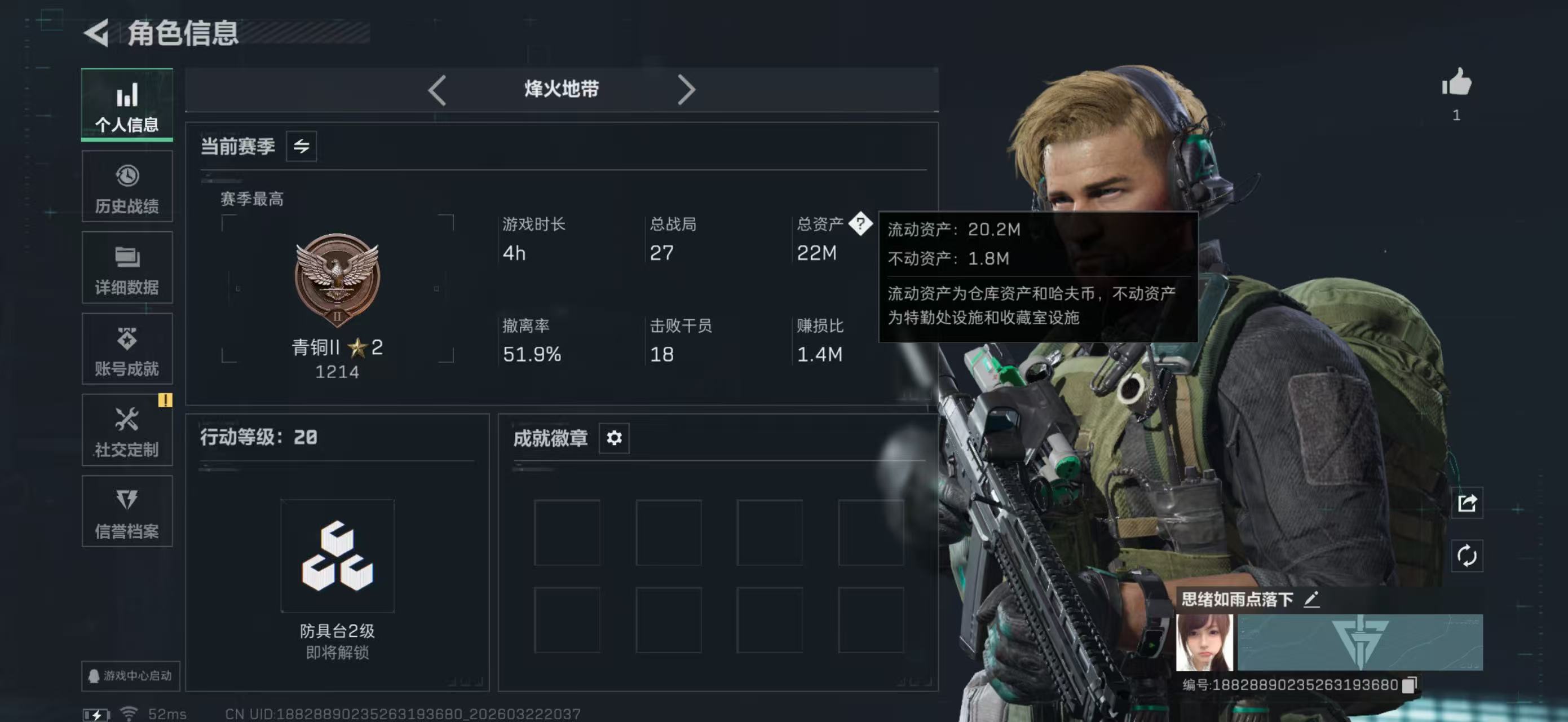Switch to the previous game mode with the left arrow

(437, 90)
